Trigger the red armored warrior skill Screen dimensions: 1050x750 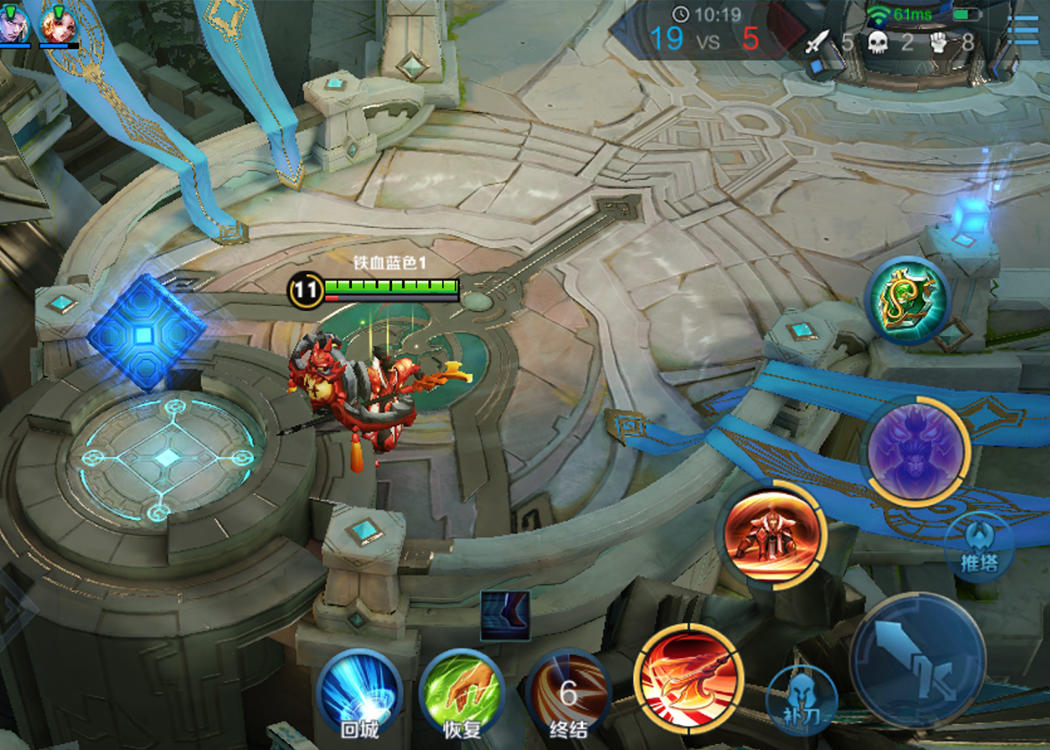point(771,533)
